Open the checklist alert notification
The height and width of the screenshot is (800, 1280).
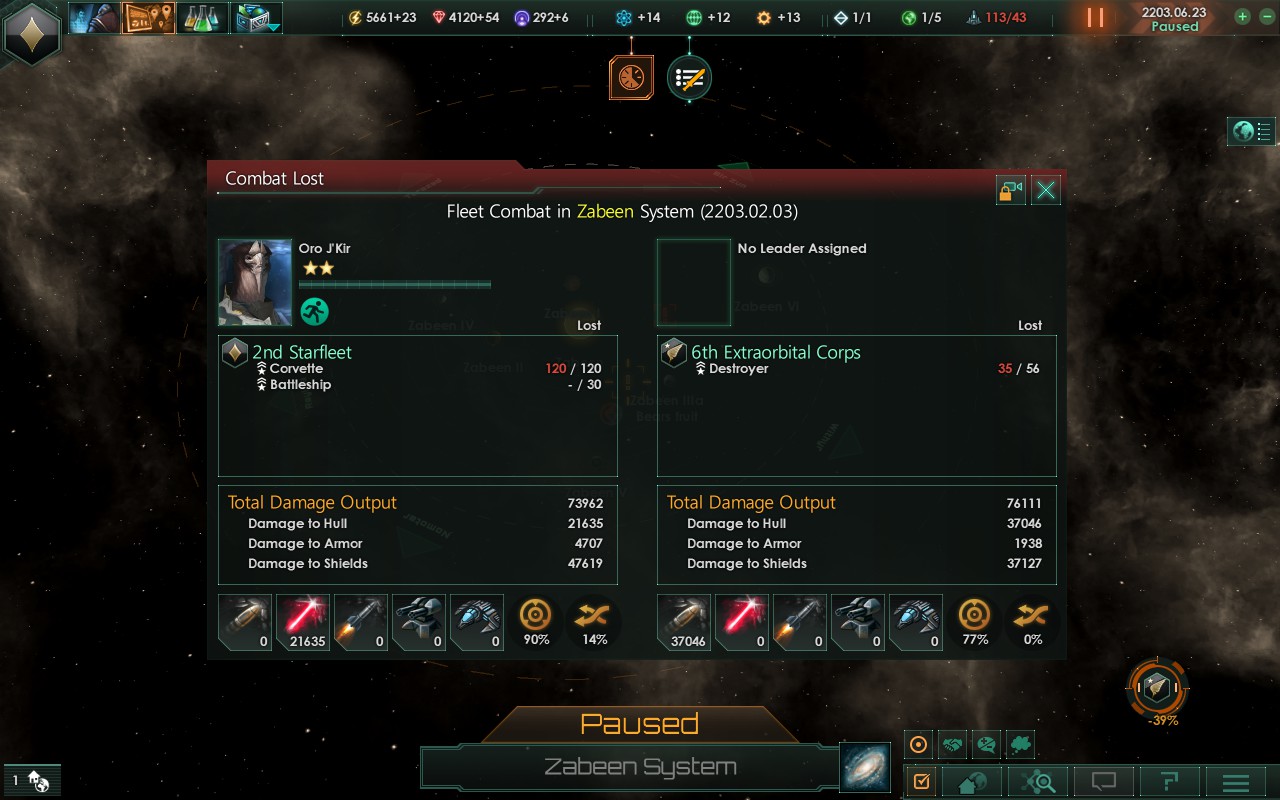tap(689, 78)
